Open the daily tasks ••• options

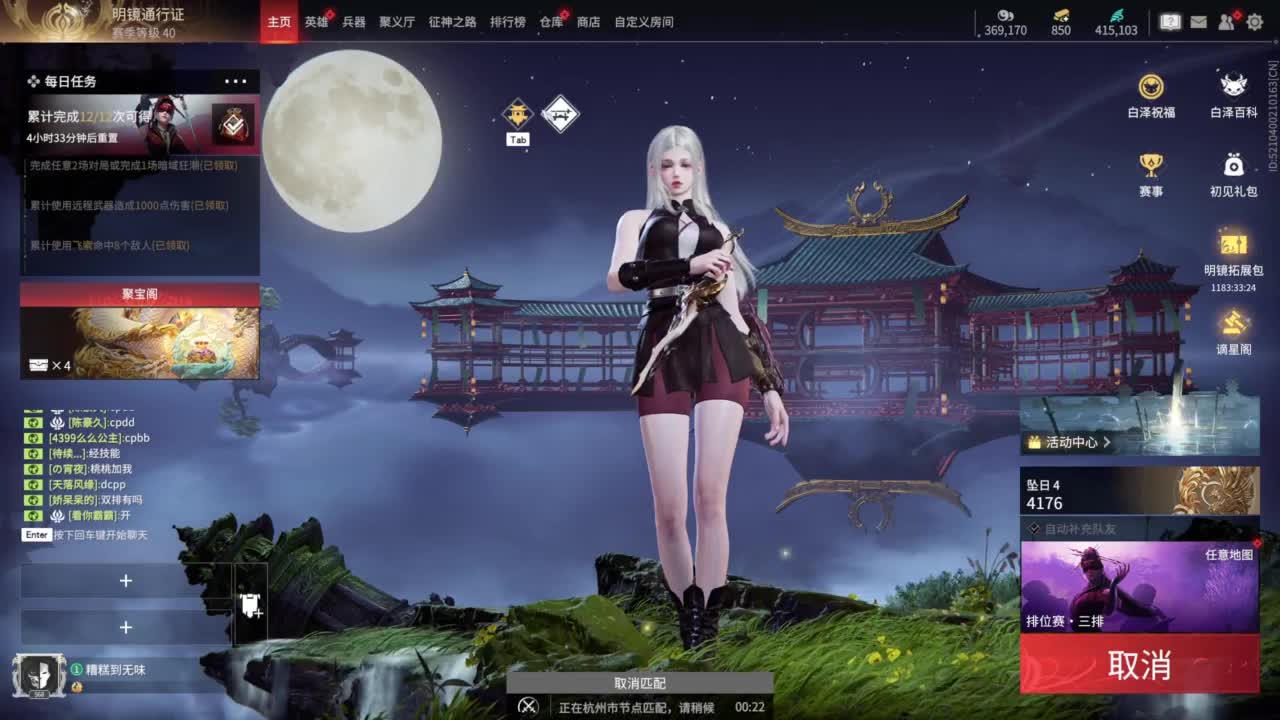point(235,80)
